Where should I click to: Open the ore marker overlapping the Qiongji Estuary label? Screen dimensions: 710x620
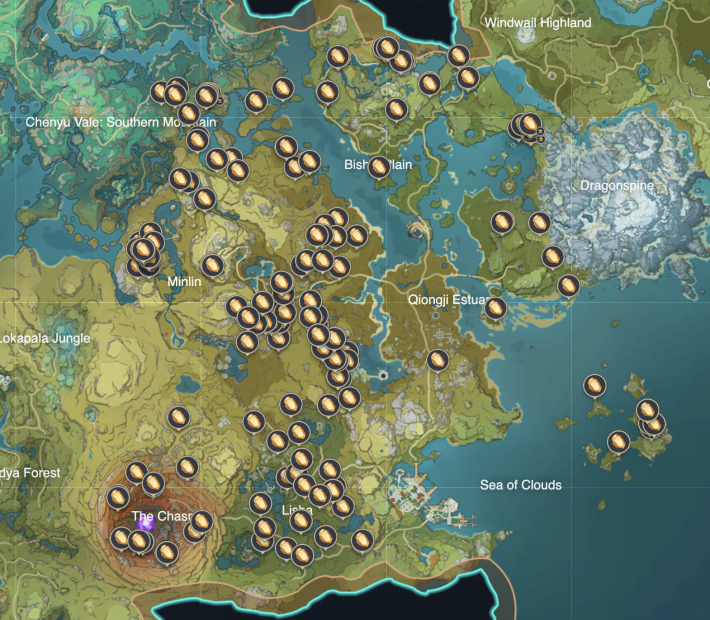point(496,306)
